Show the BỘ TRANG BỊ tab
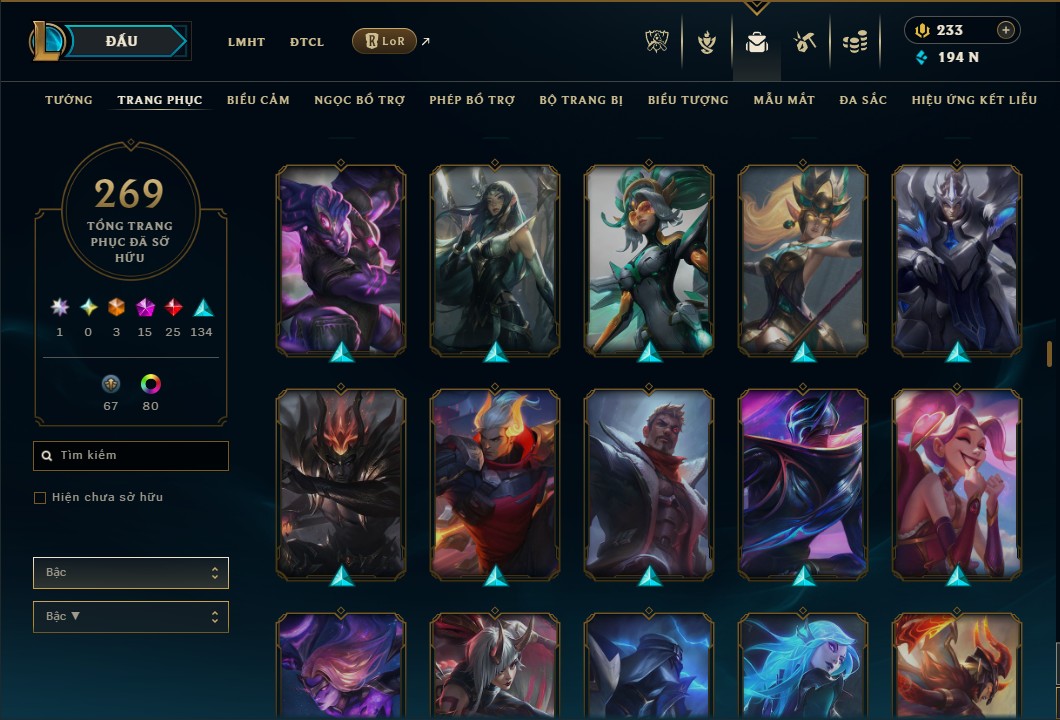The height and width of the screenshot is (720, 1060). [581, 100]
